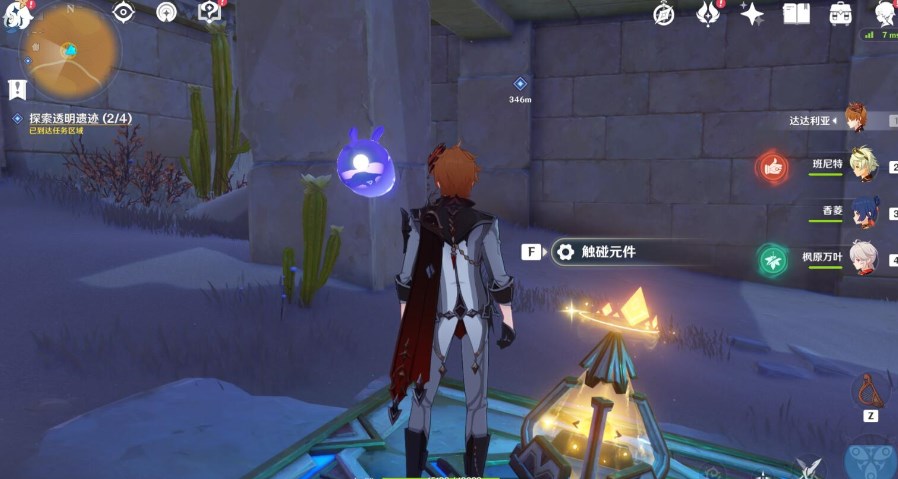Open the winged emblem icon with alert
This screenshot has height=479, width=898.
708,14
